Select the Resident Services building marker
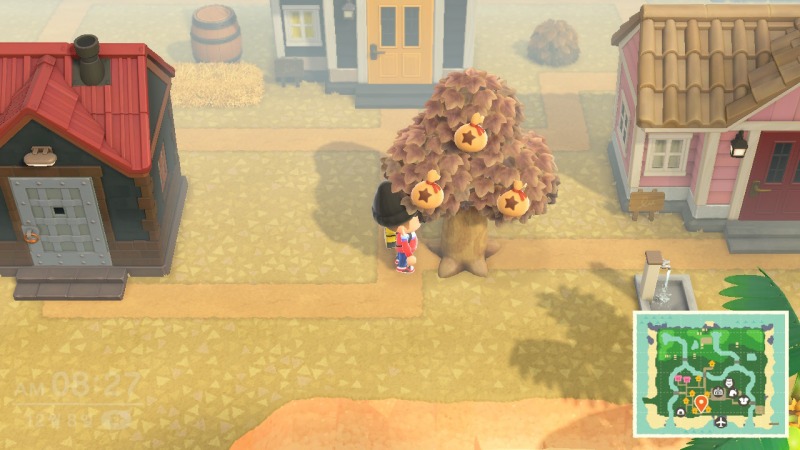Screen dimensions: 800x450 718,392
